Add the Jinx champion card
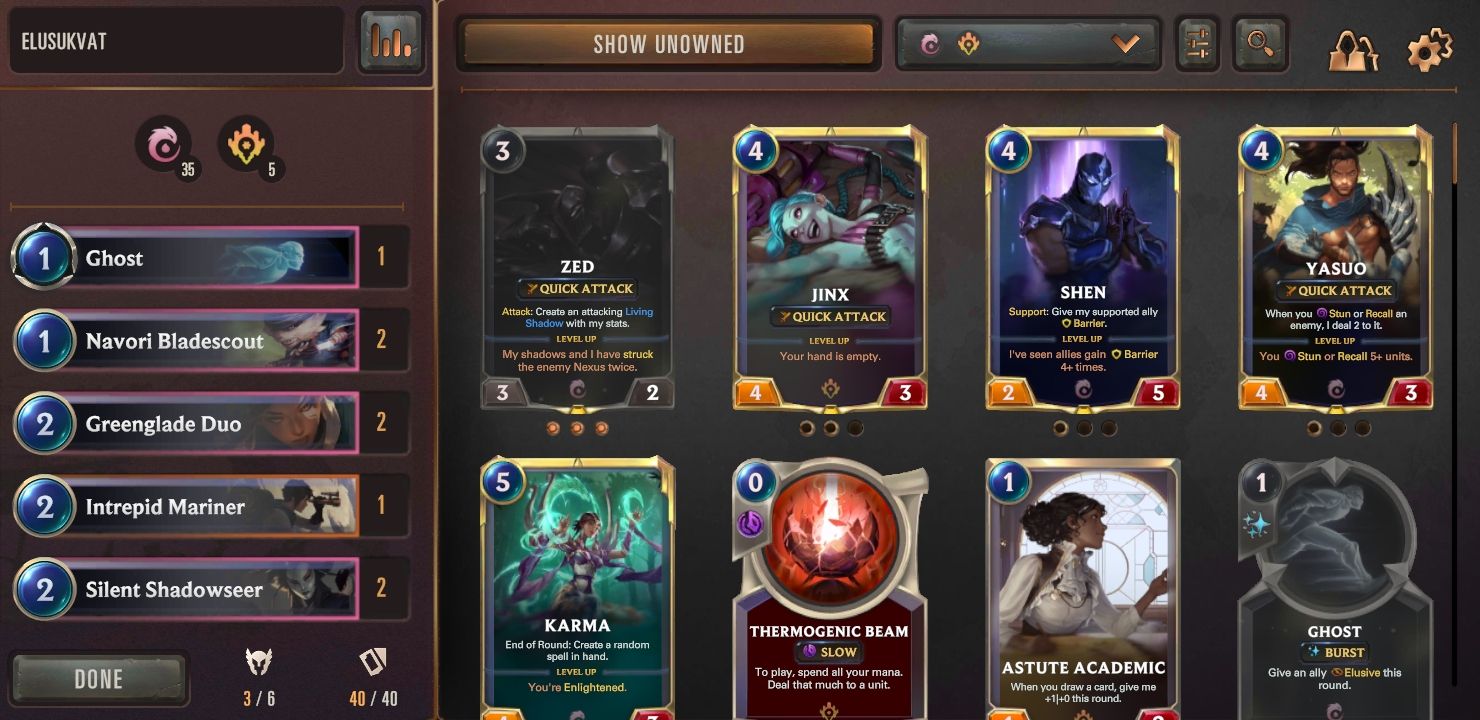1480x720 pixels. [830, 268]
